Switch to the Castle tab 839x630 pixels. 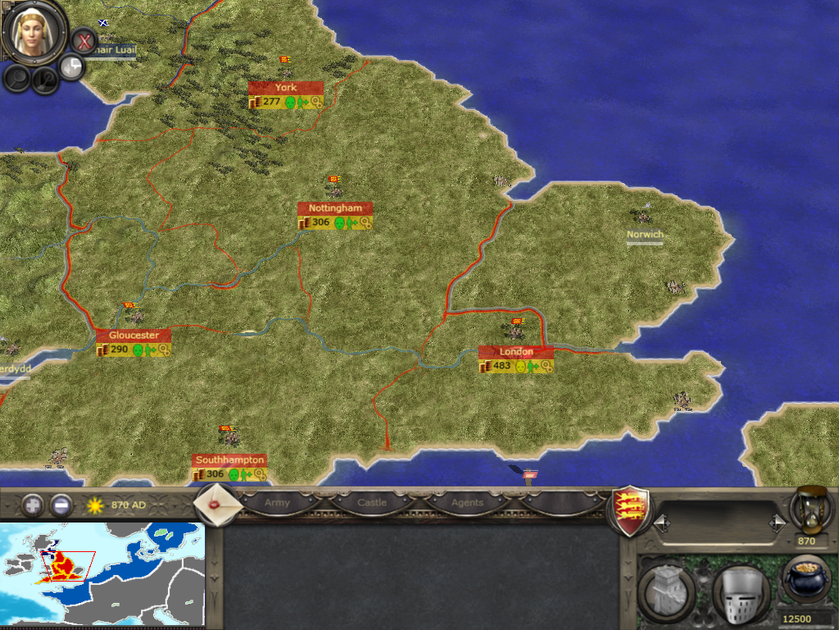371,503
